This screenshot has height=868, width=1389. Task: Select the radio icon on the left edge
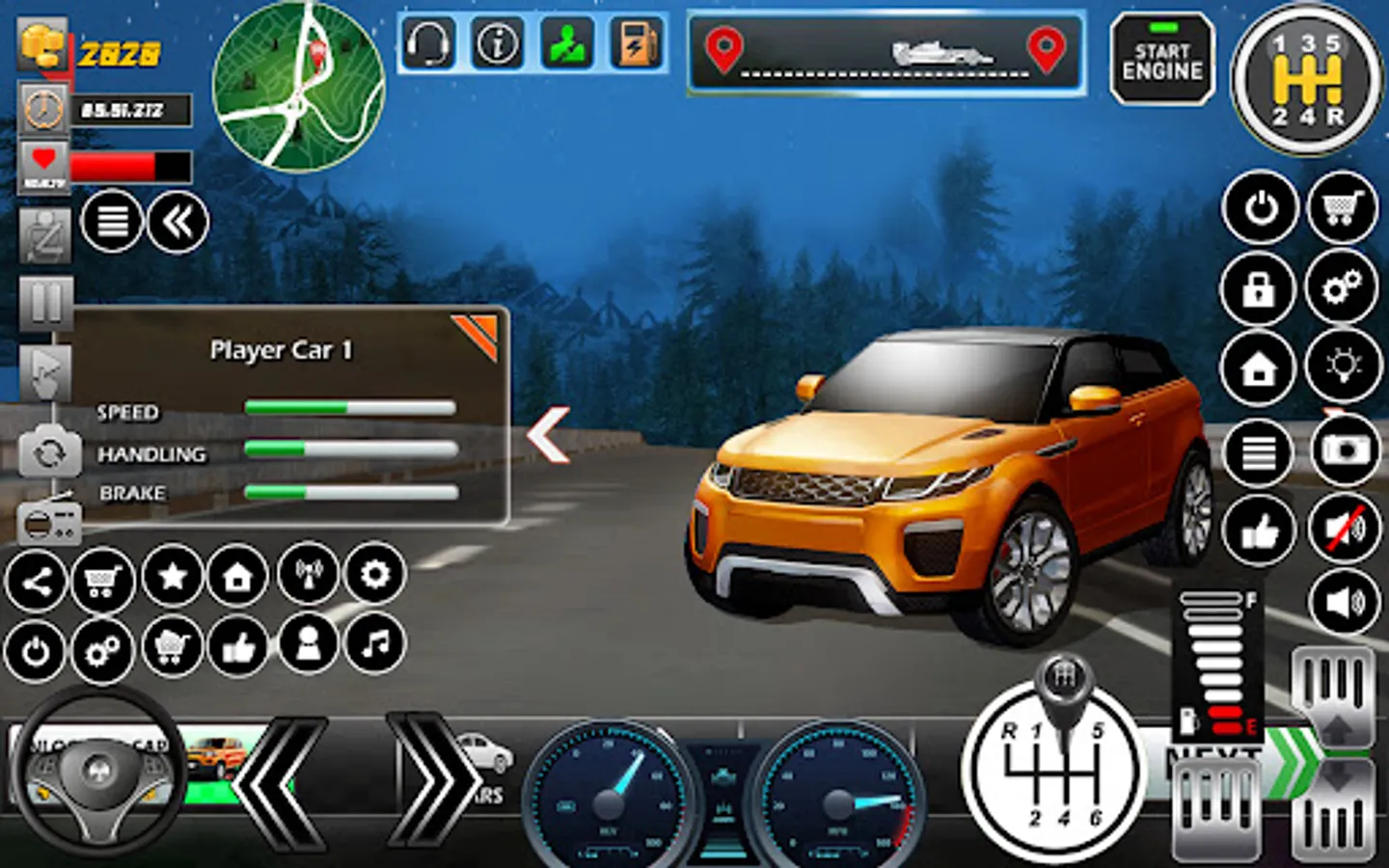46,522
